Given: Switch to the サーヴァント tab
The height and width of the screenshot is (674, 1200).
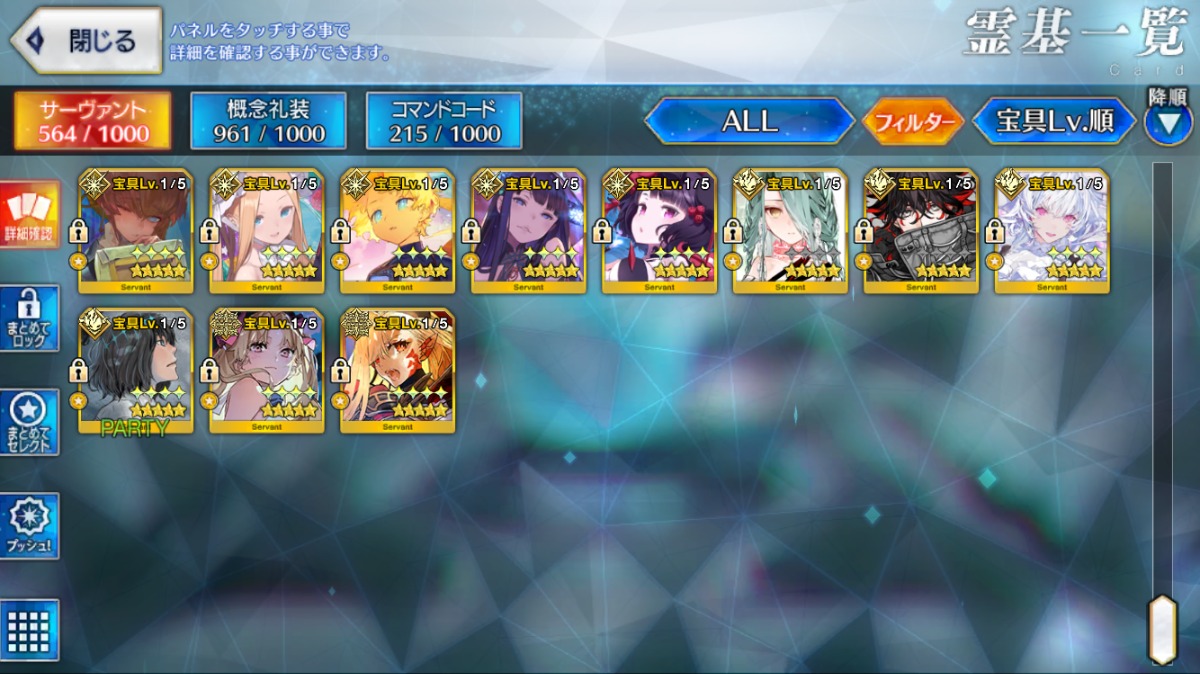Looking at the screenshot, I should coord(92,121).
